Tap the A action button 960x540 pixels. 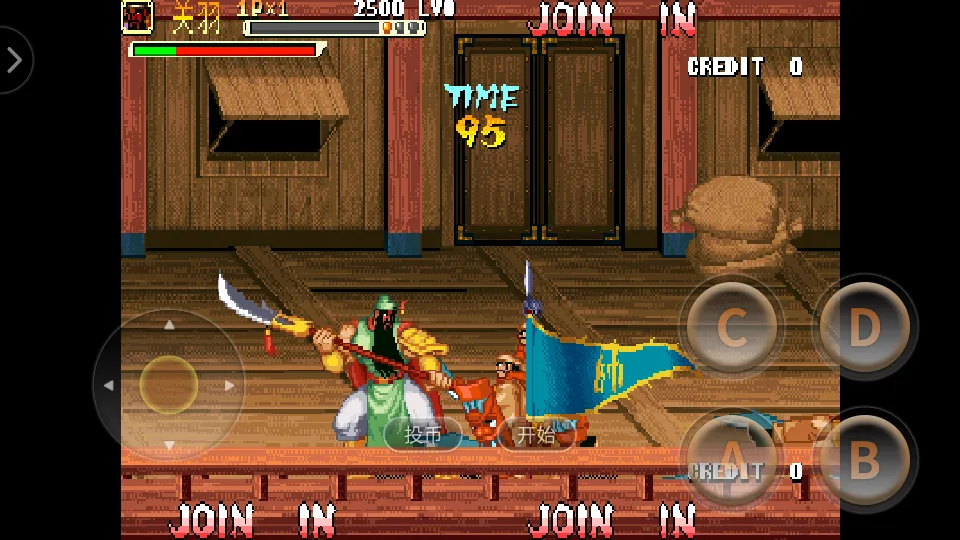click(731, 462)
